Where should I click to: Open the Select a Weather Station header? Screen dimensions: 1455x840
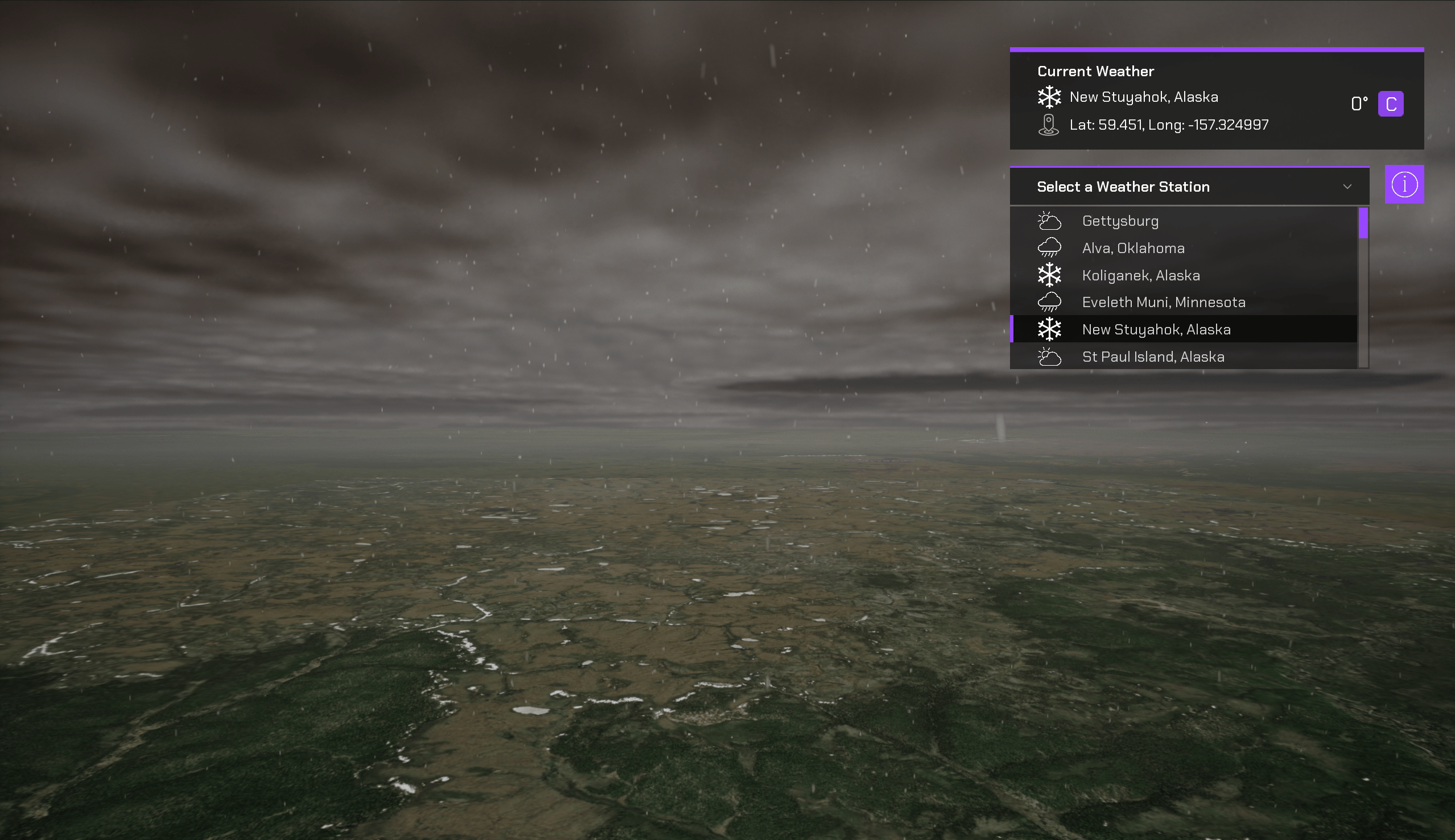(x=1123, y=186)
